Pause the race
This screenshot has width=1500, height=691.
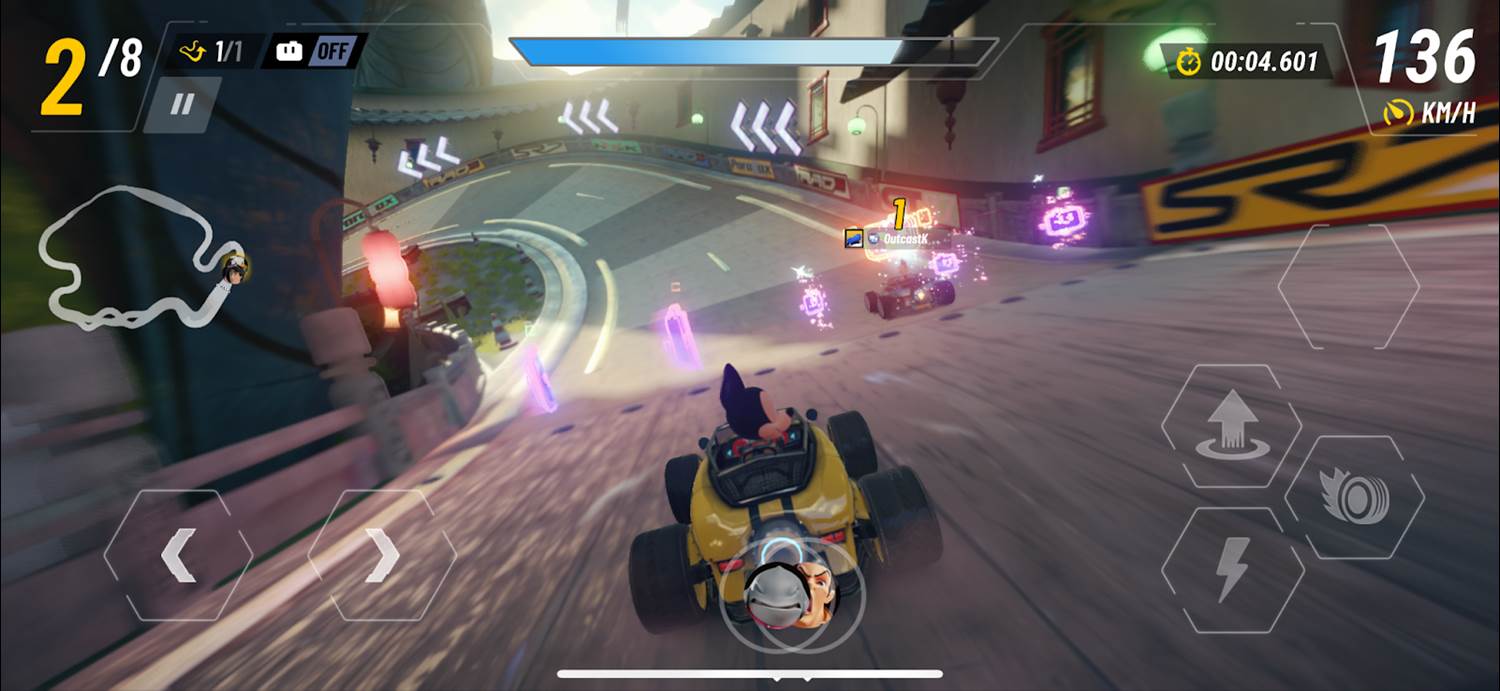(x=181, y=105)
